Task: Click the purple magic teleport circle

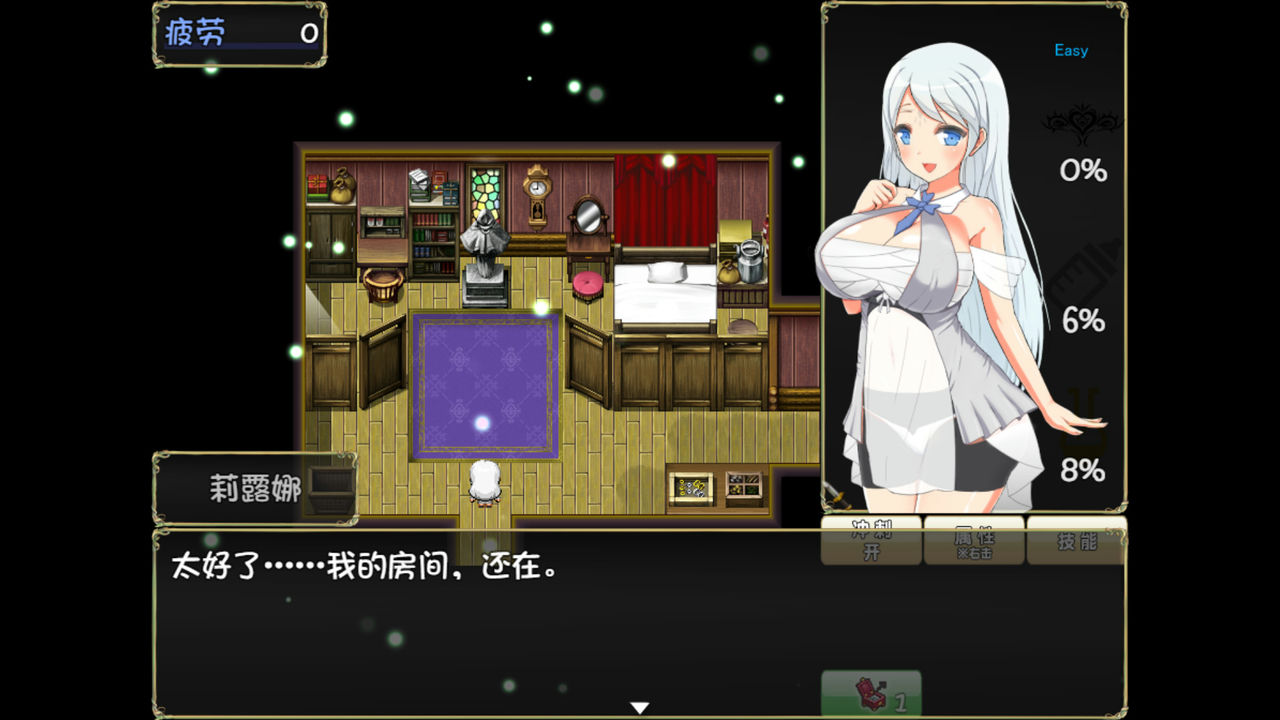Action: 486,384
